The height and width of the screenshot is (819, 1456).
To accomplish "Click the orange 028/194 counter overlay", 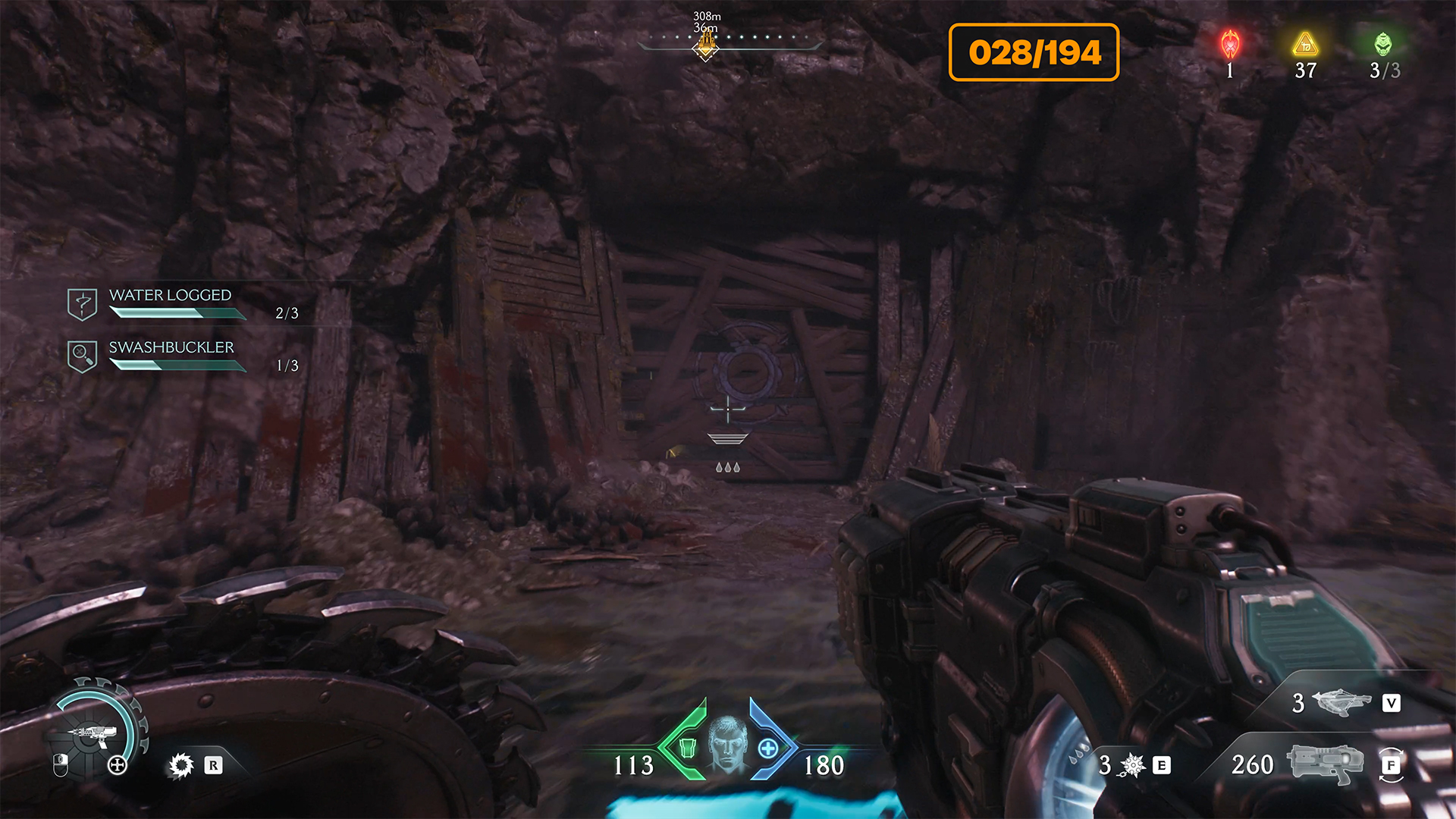I will (1034, 52).
